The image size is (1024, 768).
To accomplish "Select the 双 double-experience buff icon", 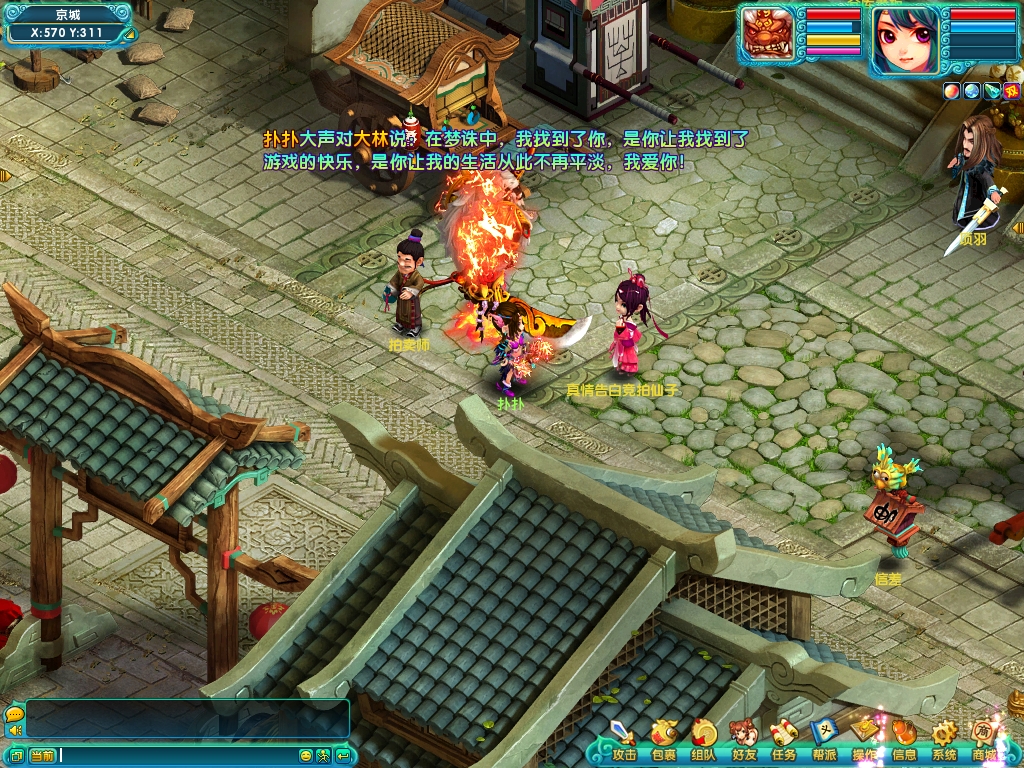I will [1010, 91].
